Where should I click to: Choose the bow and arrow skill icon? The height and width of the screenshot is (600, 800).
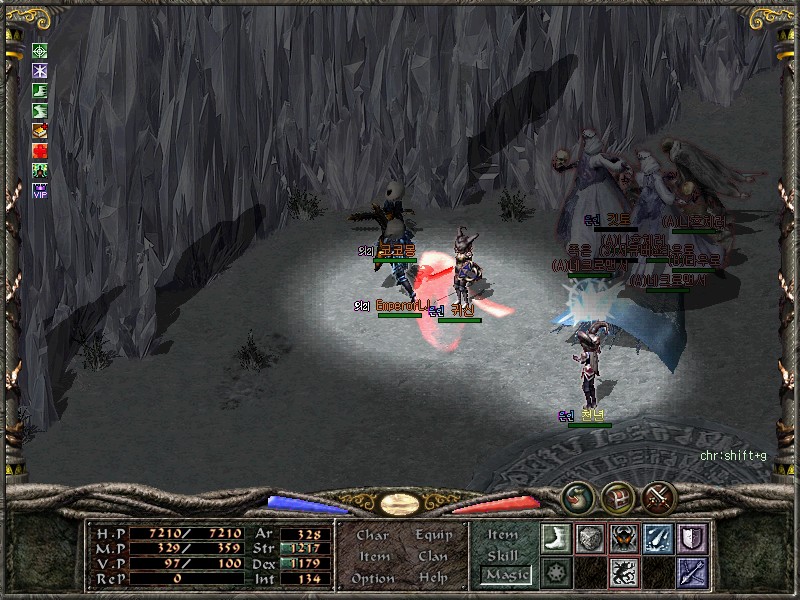click(692, 572)
